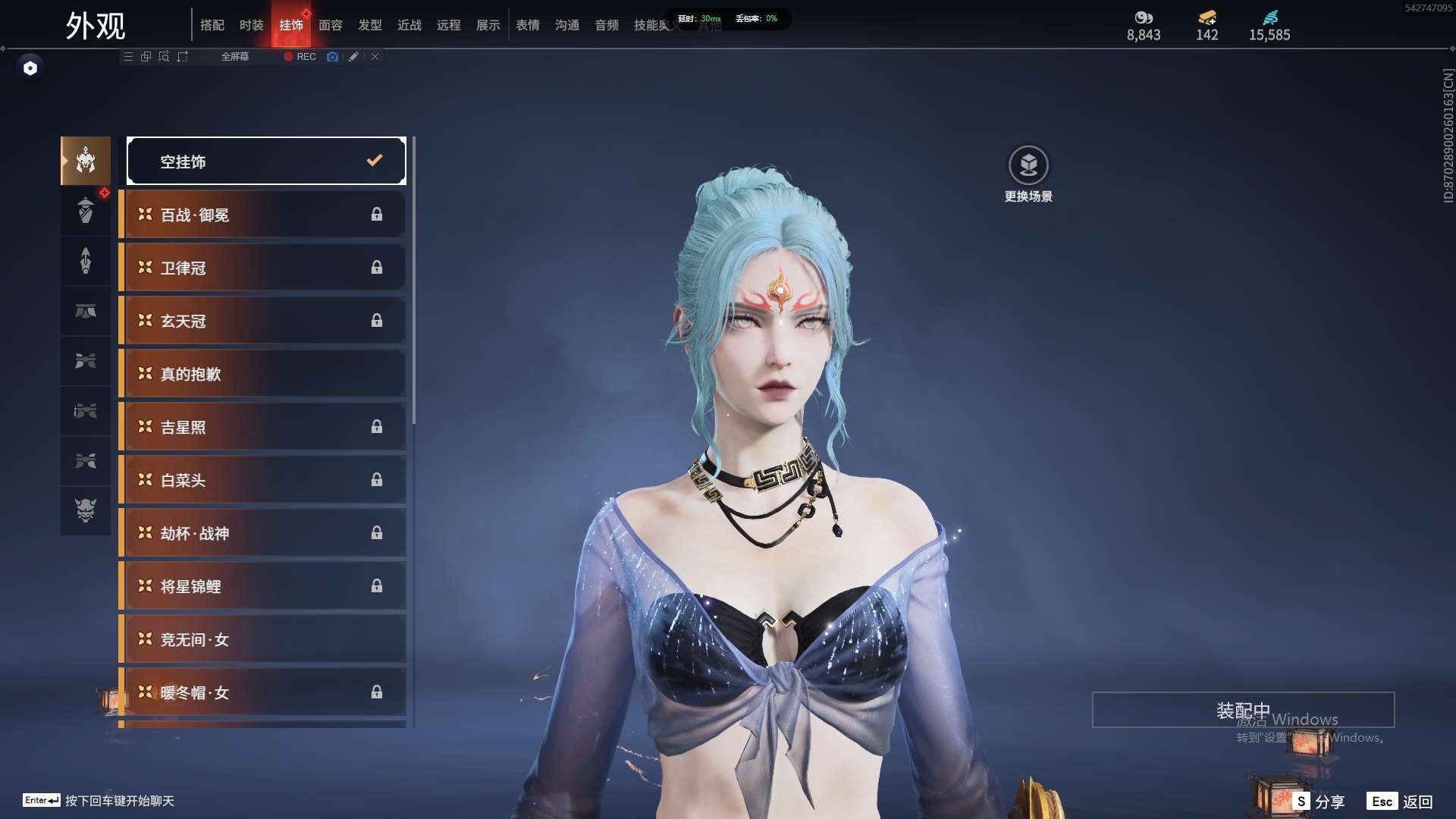
Task: Select the demon mask category icon
Action: click(86, 510)
